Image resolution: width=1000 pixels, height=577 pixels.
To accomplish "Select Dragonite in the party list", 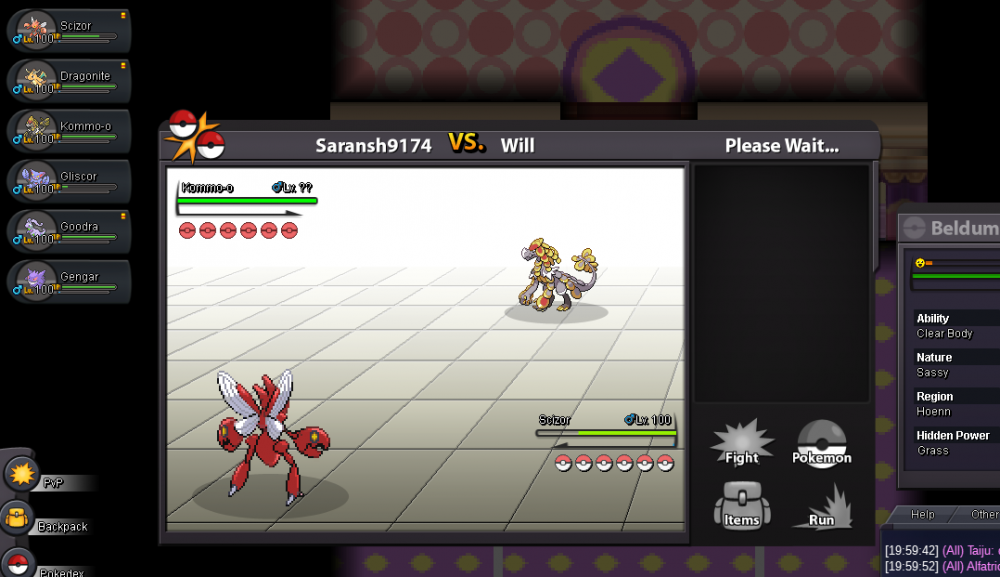I will pos(70,80).
